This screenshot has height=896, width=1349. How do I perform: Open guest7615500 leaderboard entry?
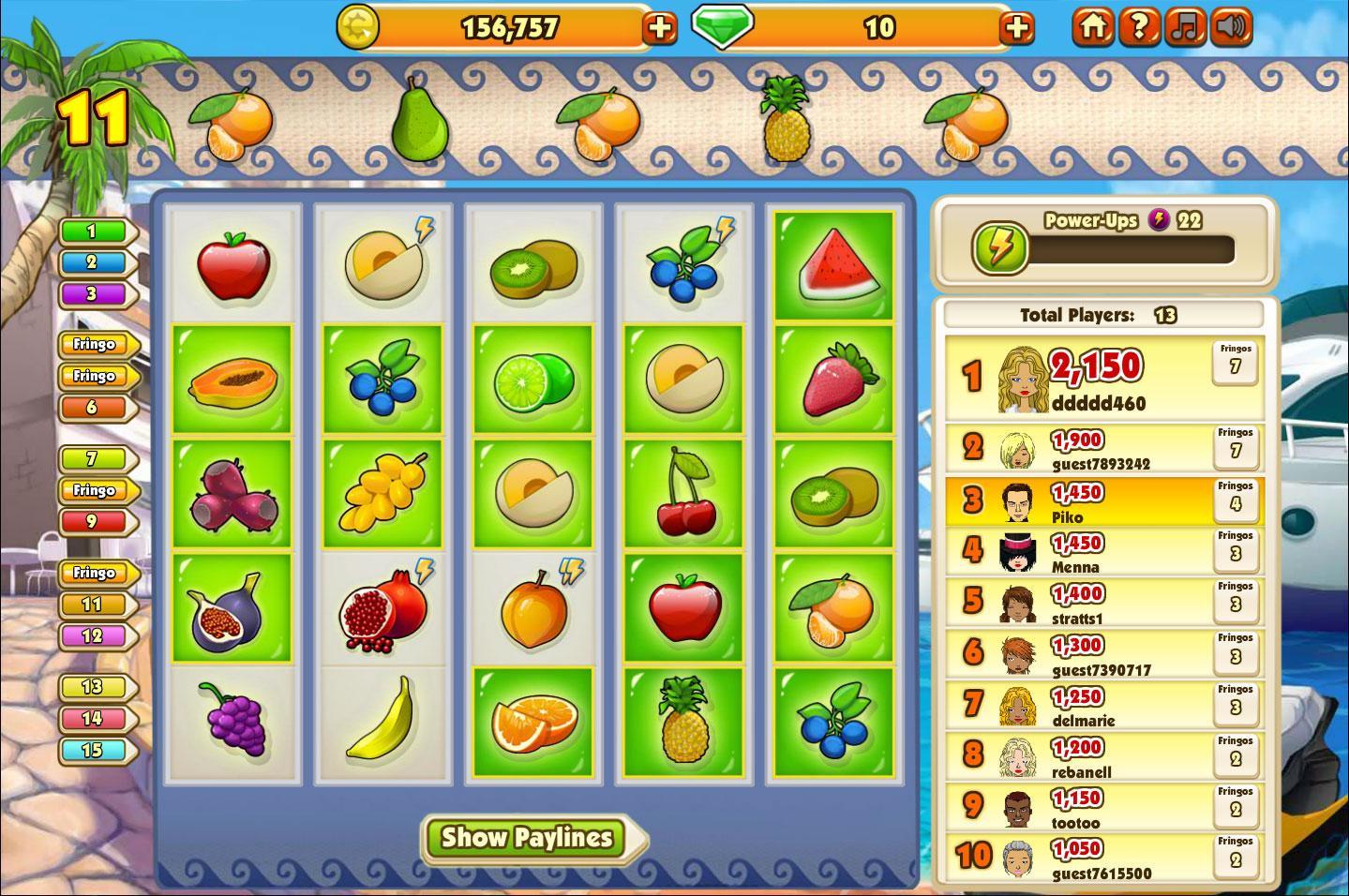click(1103, 857)
